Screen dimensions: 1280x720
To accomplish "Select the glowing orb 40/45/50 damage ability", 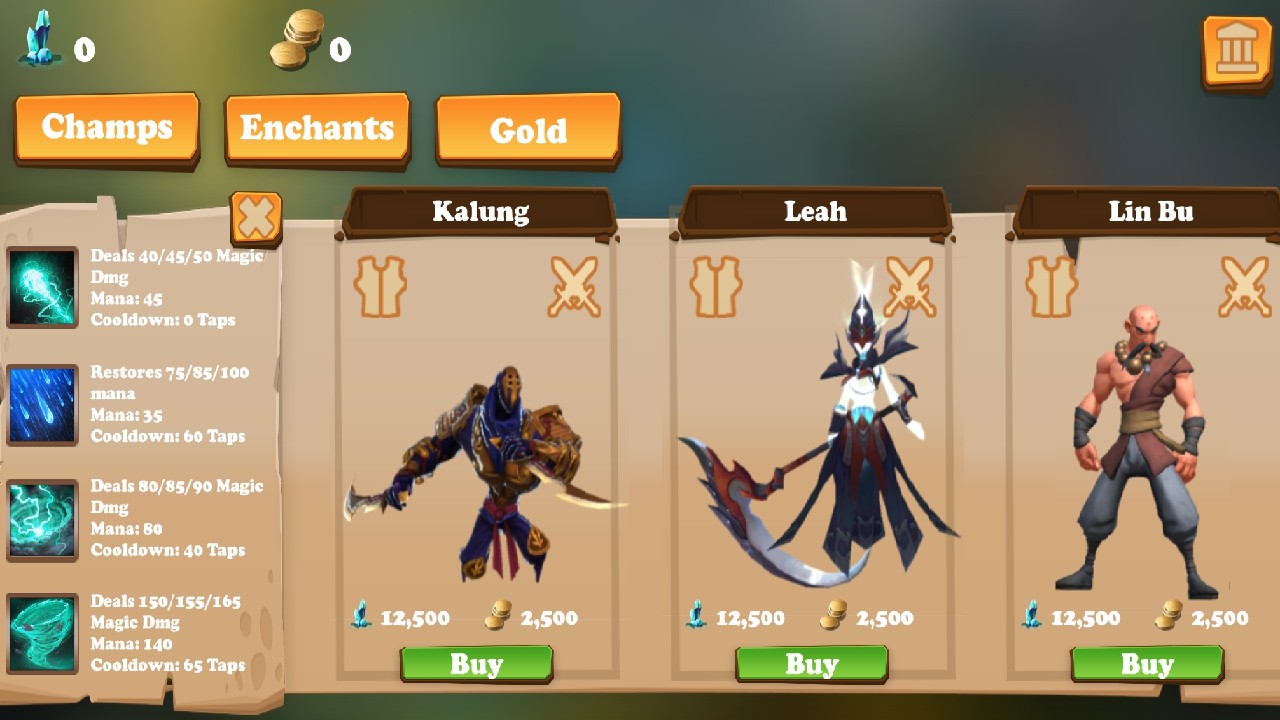I will click(42, 287).
